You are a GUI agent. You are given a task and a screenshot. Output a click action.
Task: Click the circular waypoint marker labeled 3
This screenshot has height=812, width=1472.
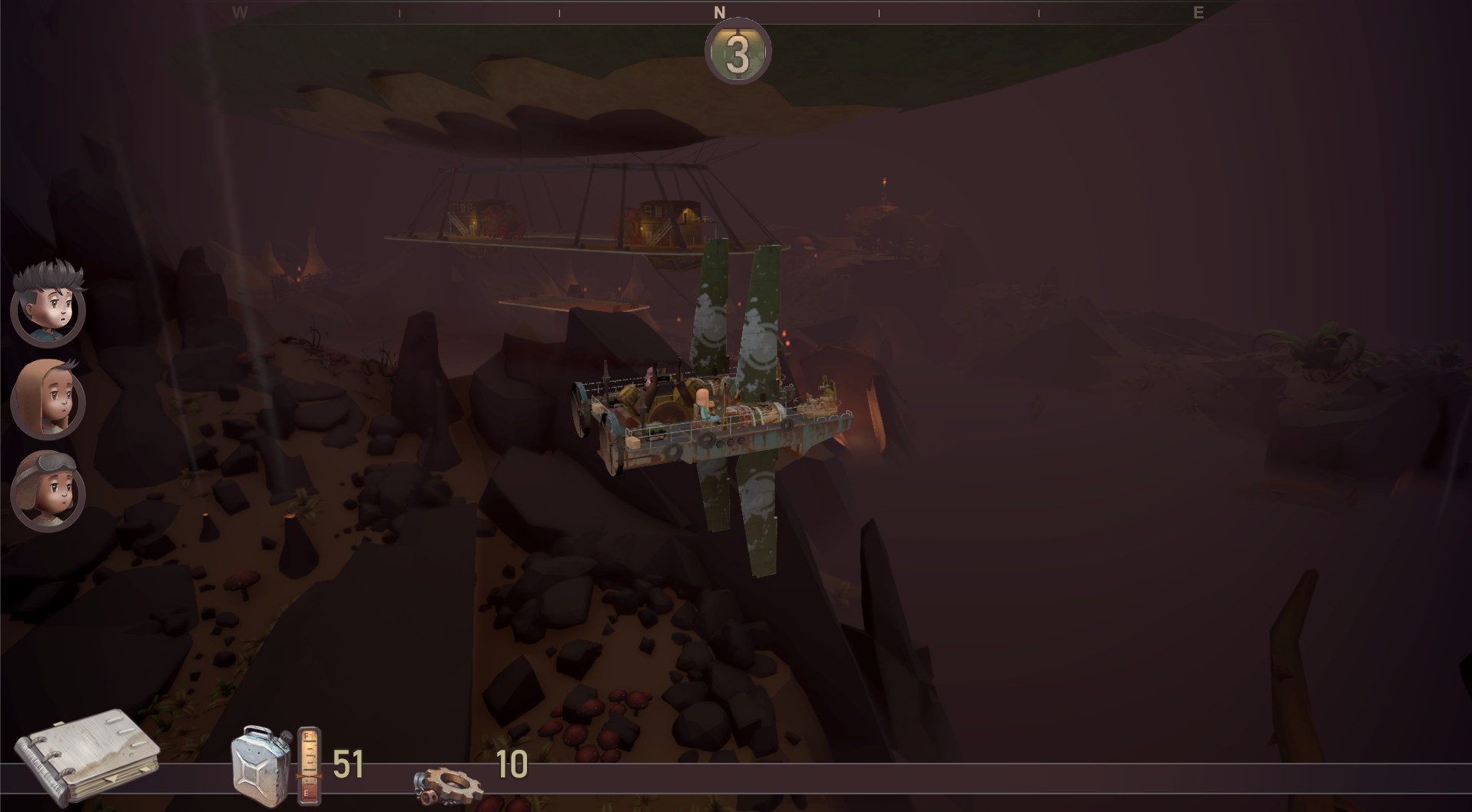(x=736, y=52)
